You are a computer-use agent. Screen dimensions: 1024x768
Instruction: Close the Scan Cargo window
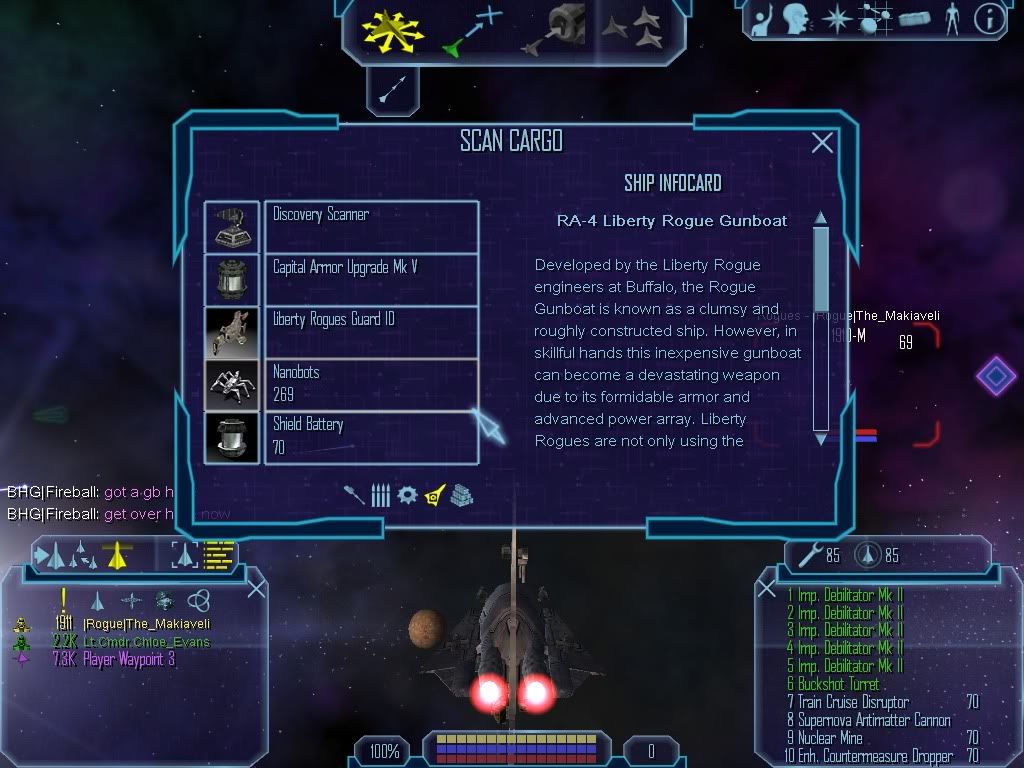pyautogui.click(x=822, y=143)
